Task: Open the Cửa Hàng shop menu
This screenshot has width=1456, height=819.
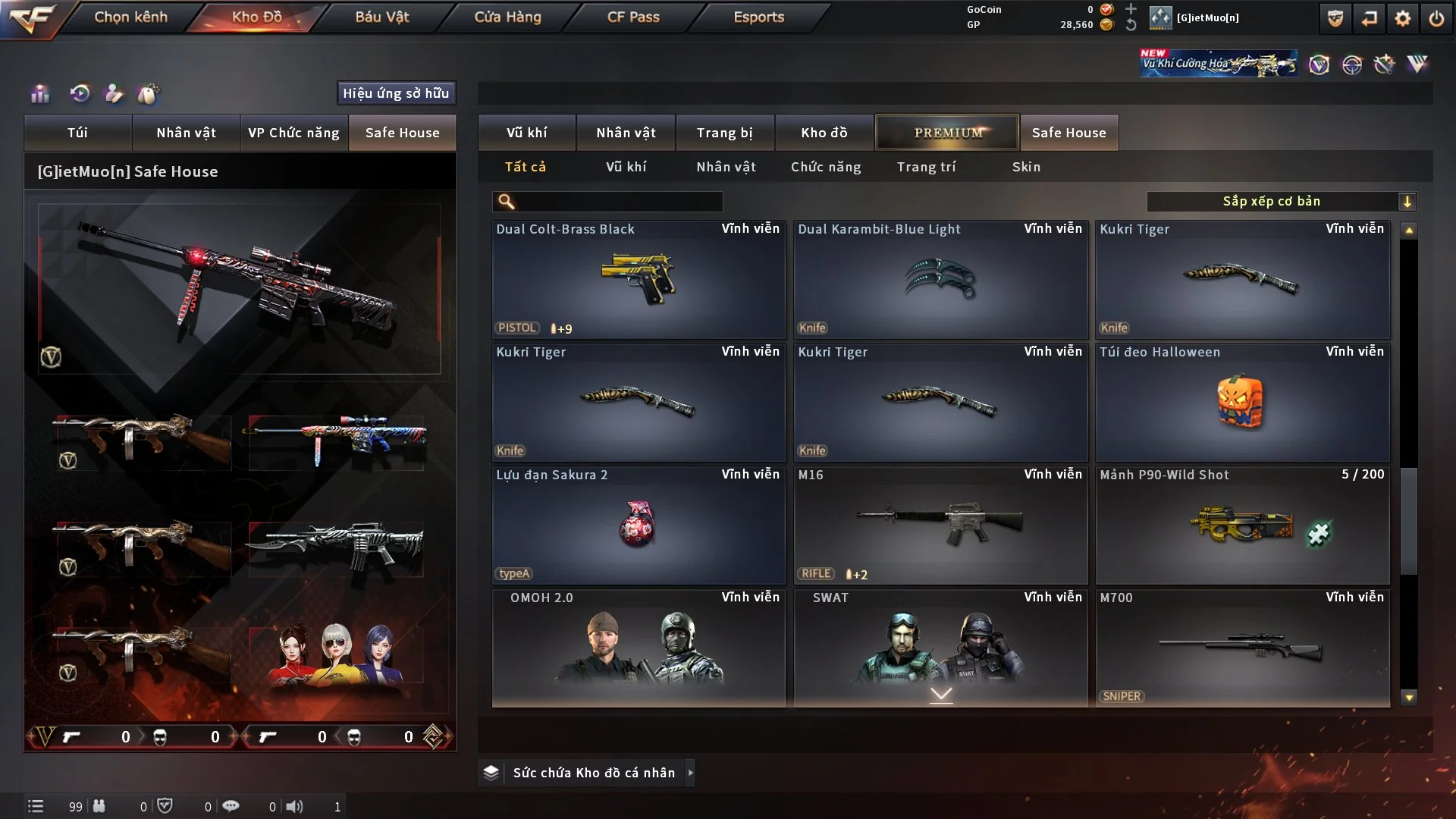Action: click(507, 17)
